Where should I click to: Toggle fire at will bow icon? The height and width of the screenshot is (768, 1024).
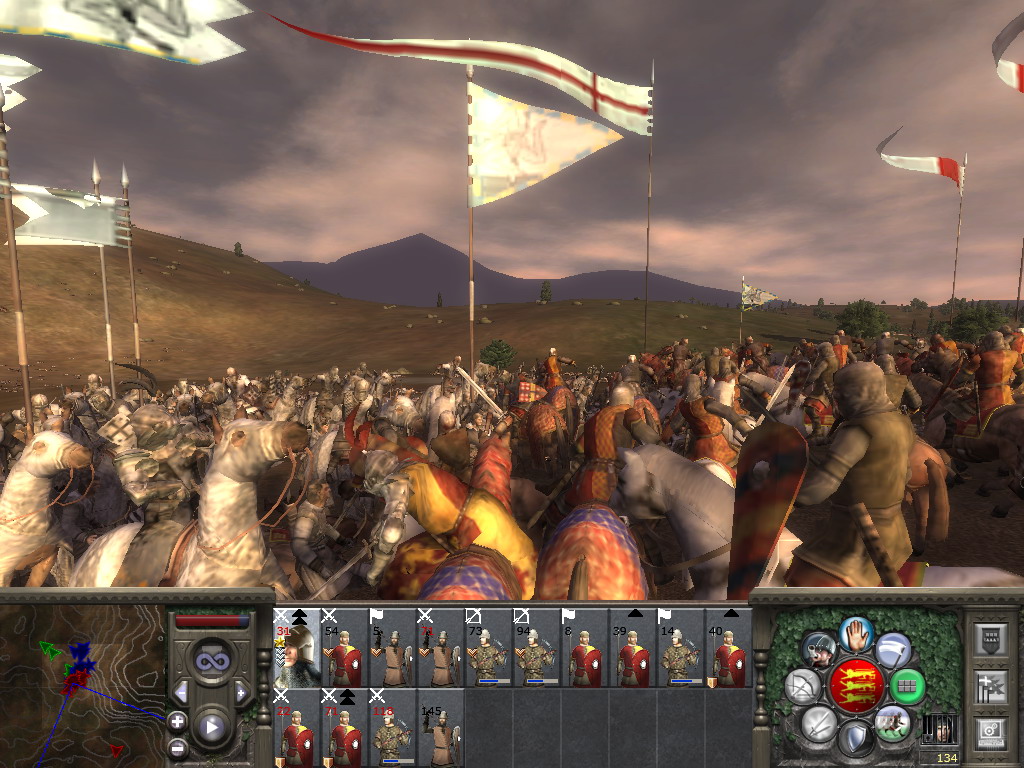[x=803, y=686]
